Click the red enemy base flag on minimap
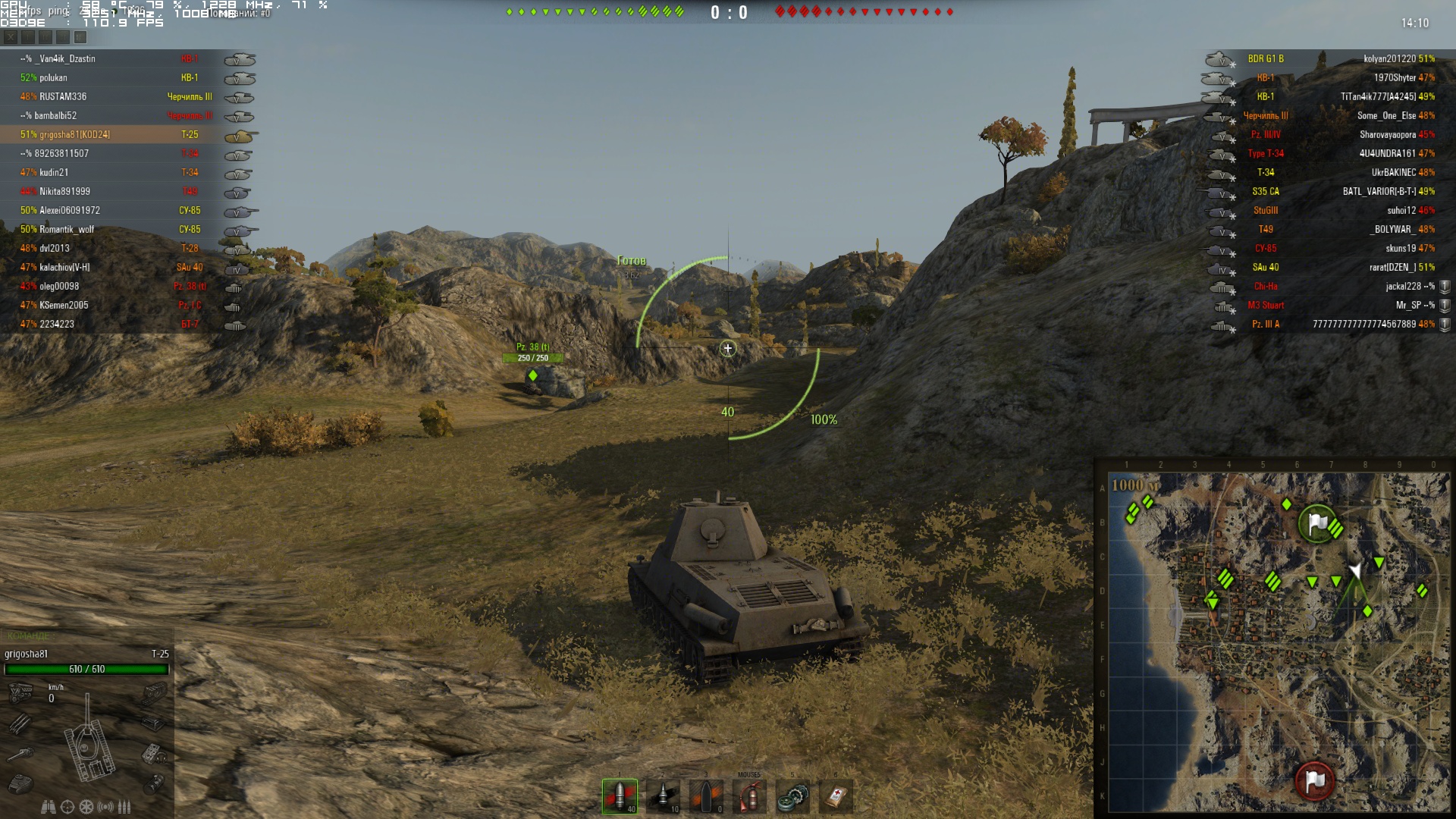The width and height of the screenshot is (1456, 819). [x=1315, y=780]
